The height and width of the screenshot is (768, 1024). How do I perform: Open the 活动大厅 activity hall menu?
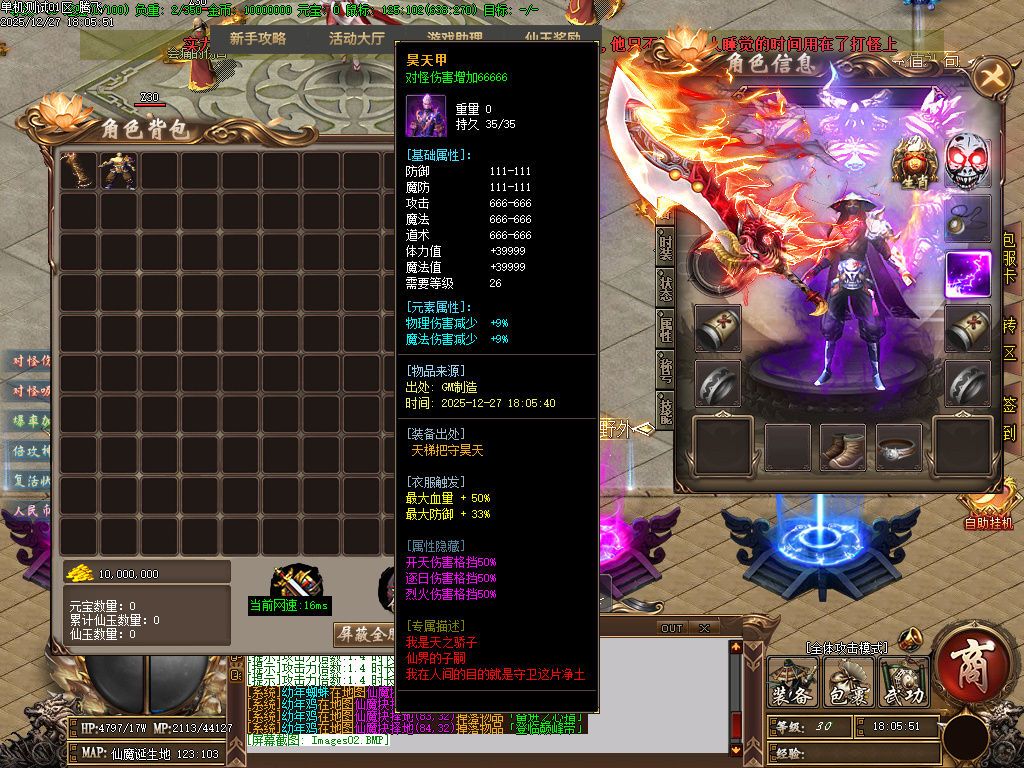(357, 39)
